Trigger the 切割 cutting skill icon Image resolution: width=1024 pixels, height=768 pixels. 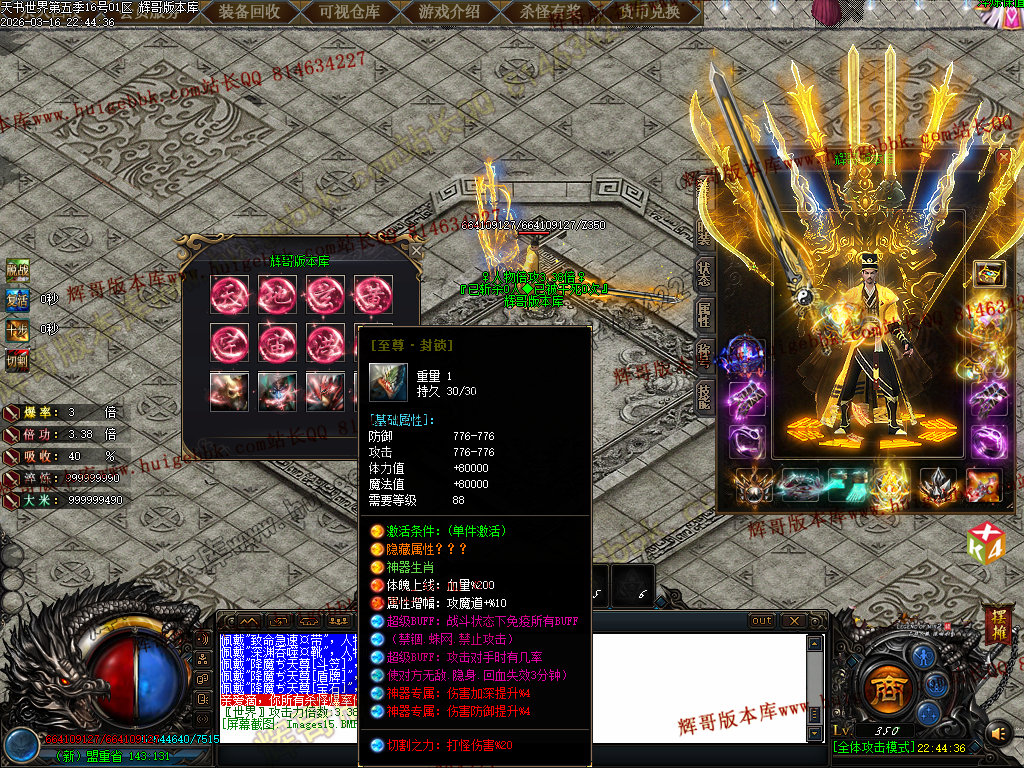(17, 358)
